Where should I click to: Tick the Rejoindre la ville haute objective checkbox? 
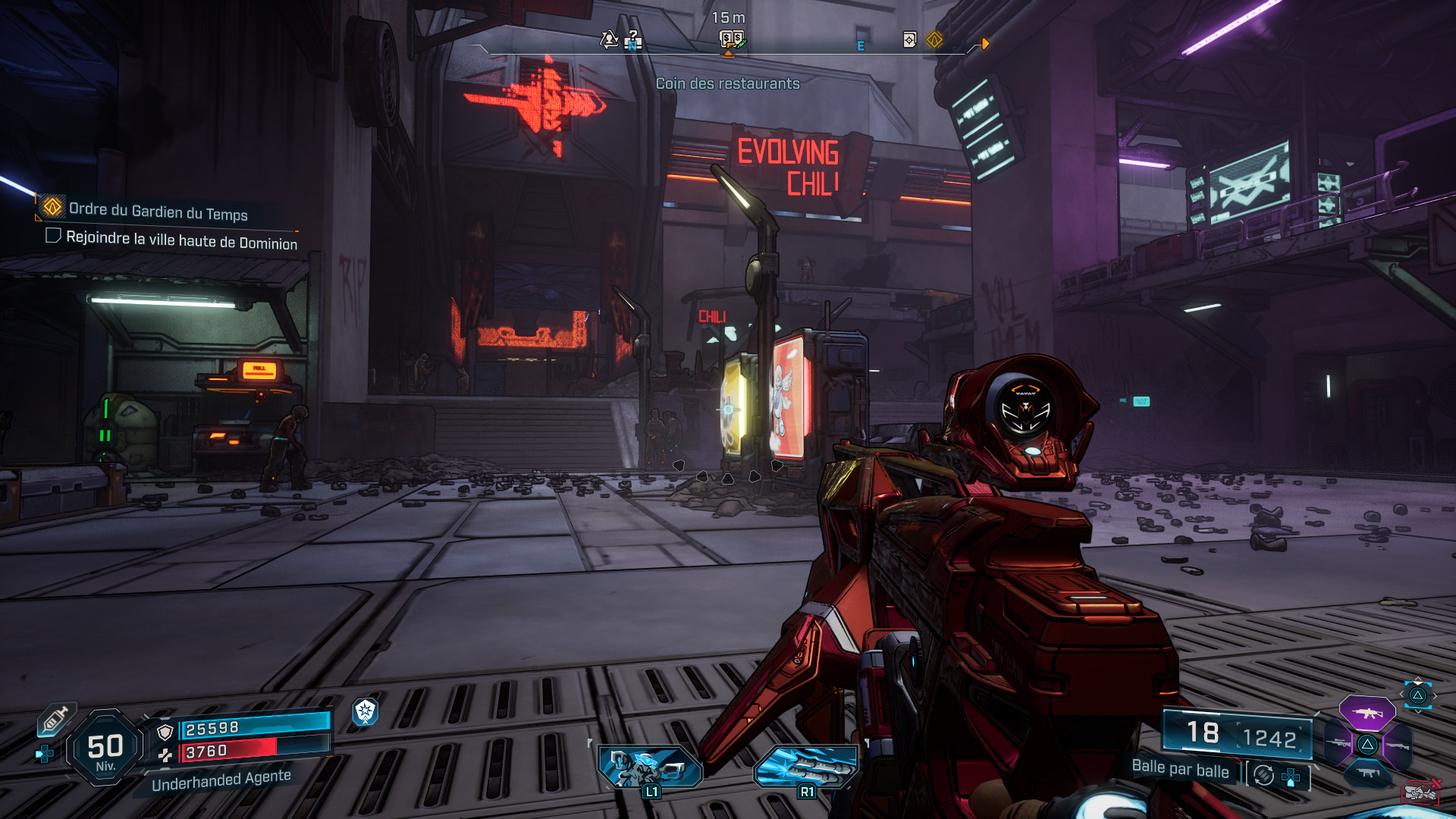click(53, 236)
